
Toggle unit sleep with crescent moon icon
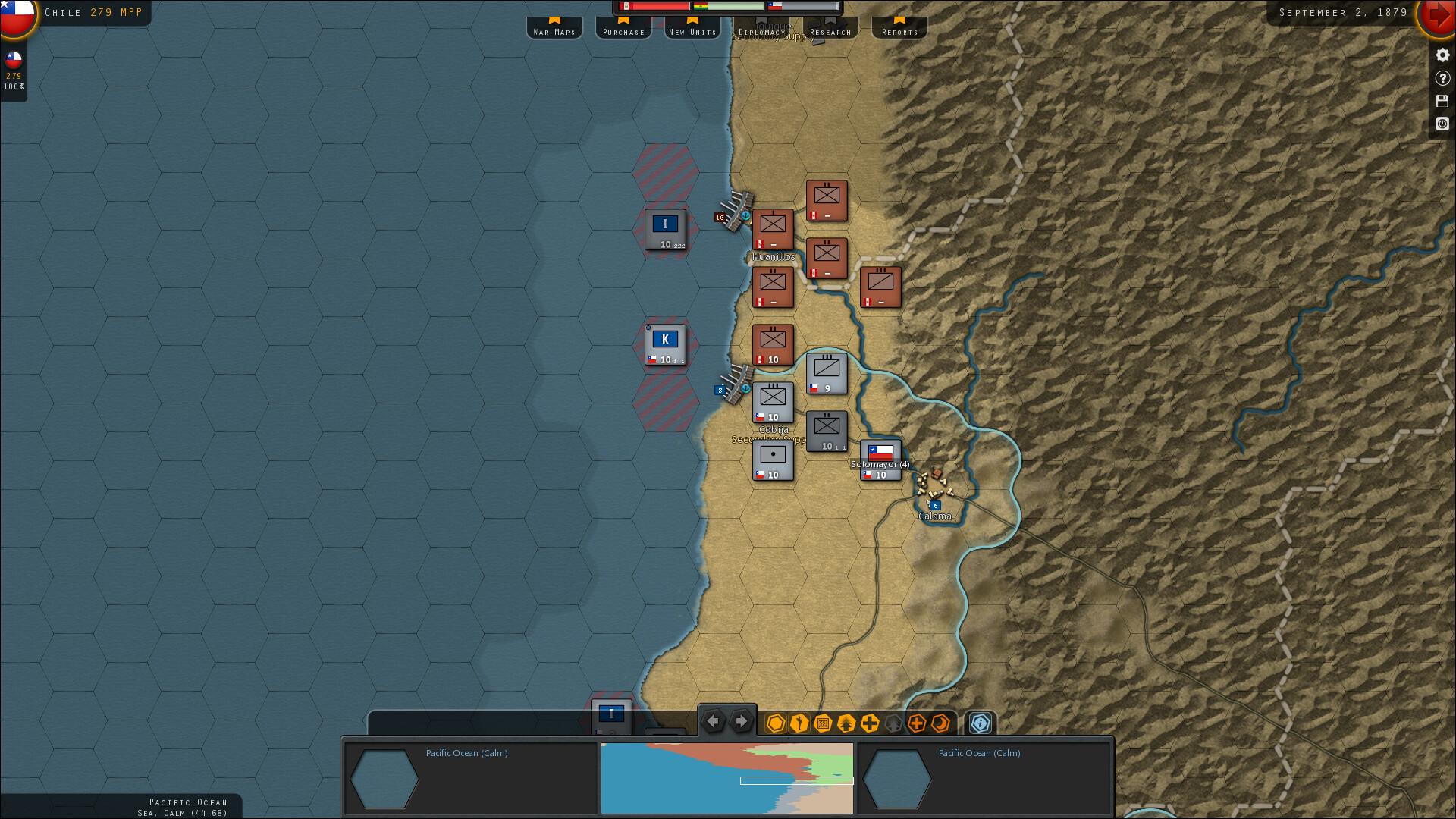point(939,724)
